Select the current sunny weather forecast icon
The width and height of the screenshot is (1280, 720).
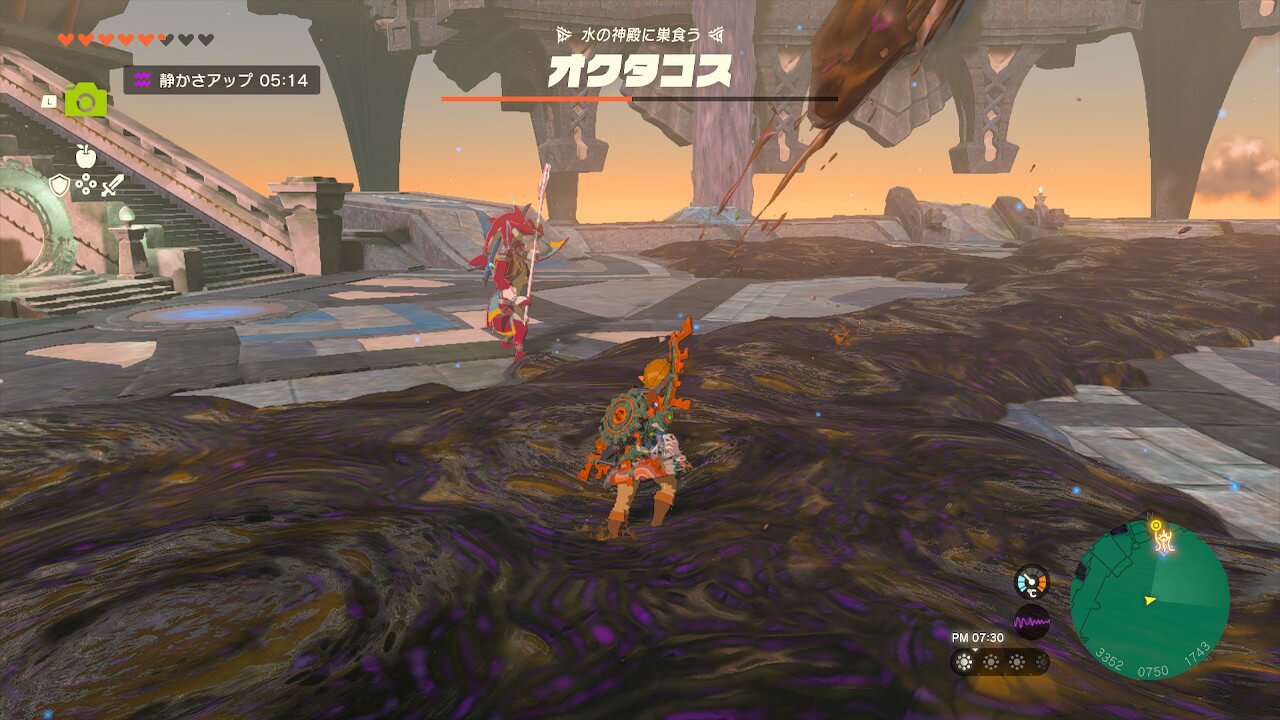point(966,662)
